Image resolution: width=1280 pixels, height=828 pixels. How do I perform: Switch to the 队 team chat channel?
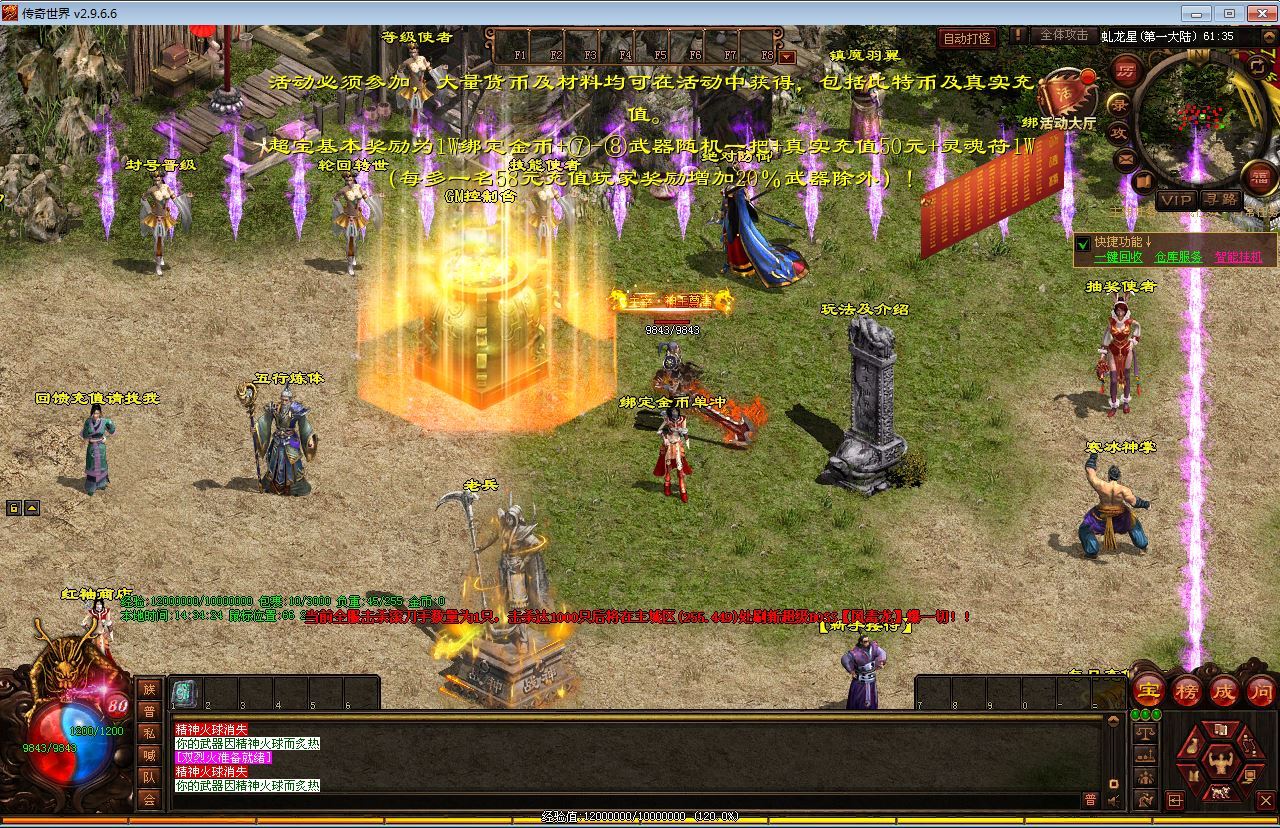pyautogui.click(x=149, y=776)
